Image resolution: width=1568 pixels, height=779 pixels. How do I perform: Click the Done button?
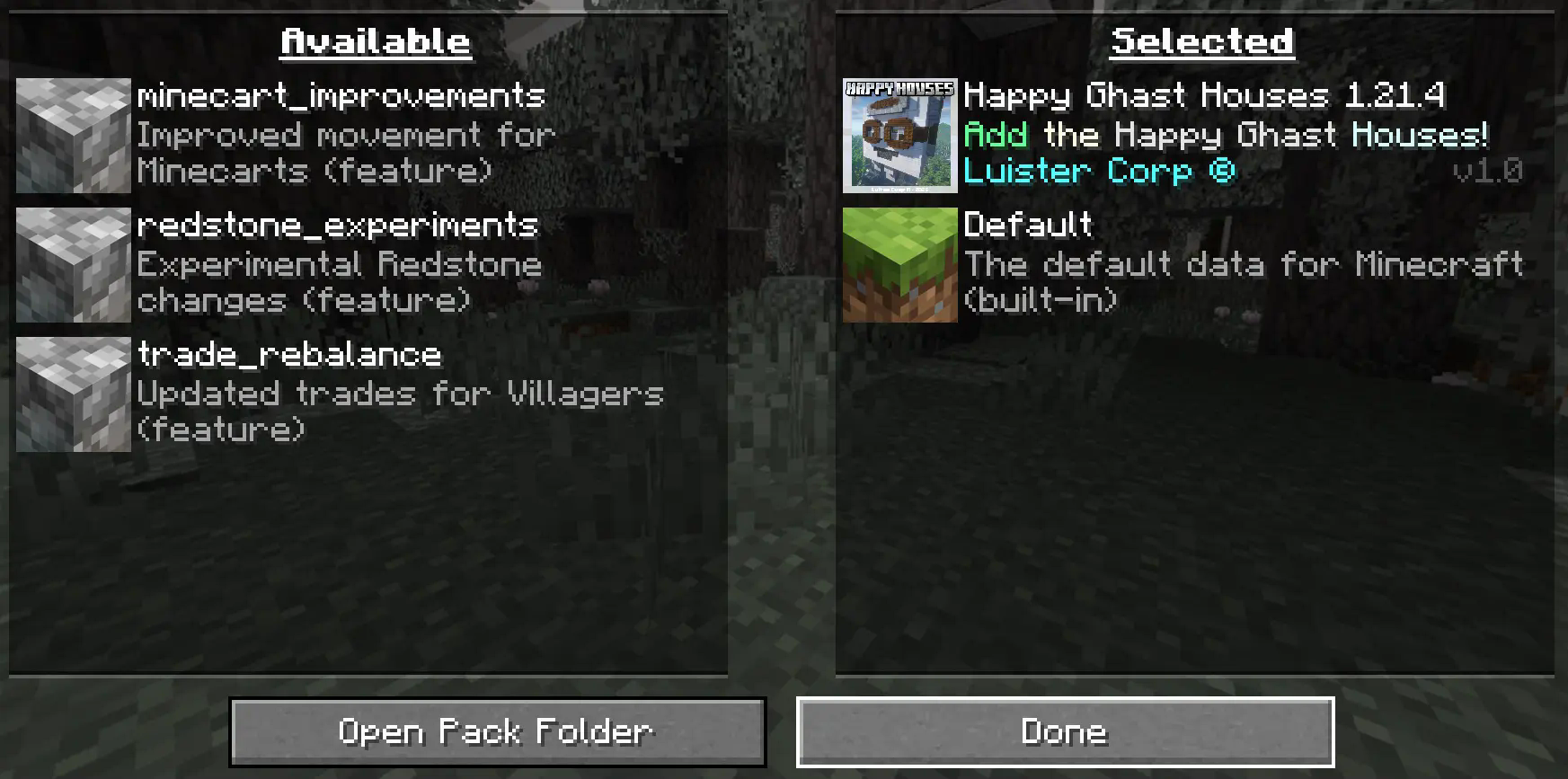1065,732
